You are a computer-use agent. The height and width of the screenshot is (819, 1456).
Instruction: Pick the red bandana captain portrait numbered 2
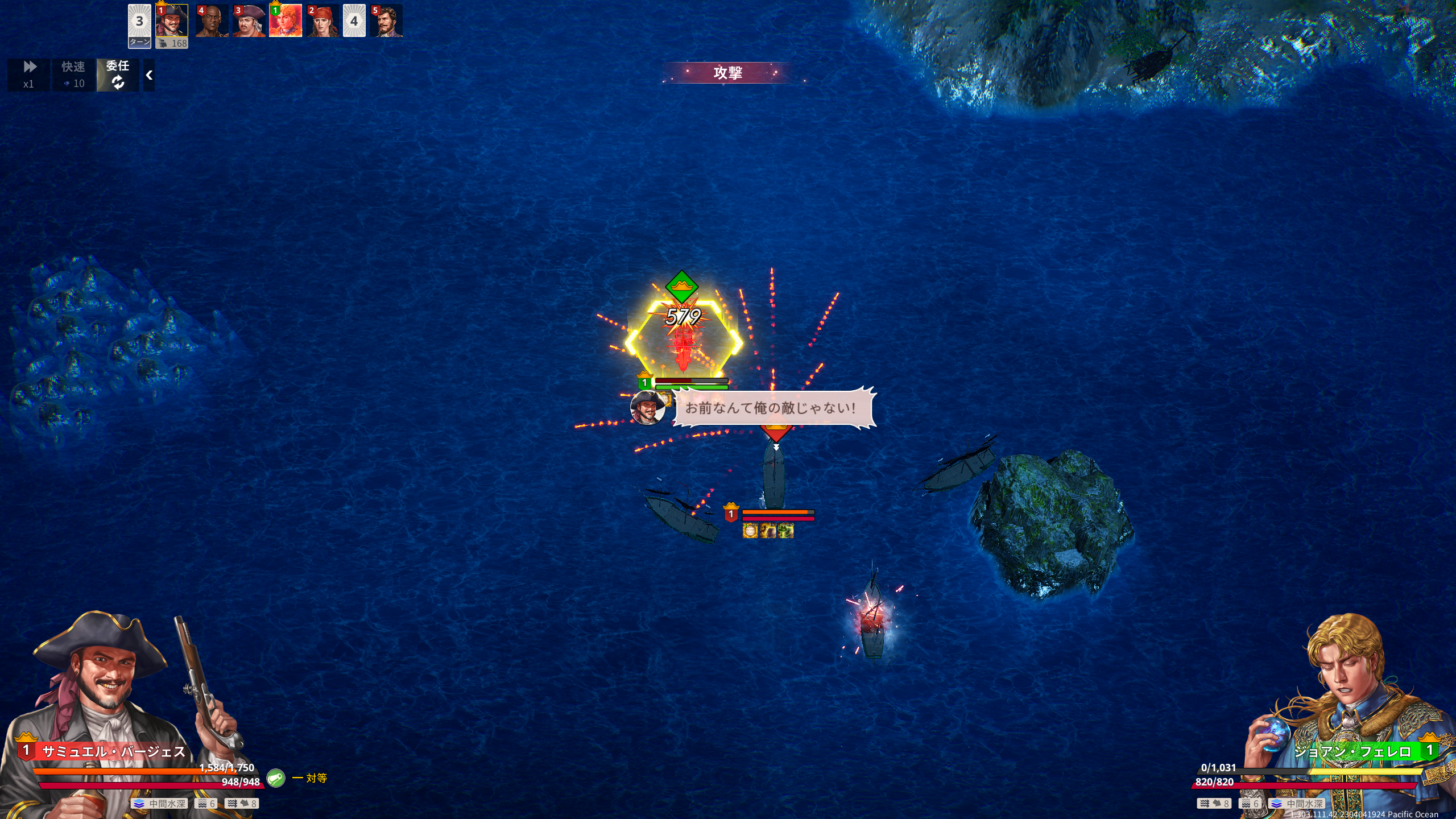tap(322, 21)
